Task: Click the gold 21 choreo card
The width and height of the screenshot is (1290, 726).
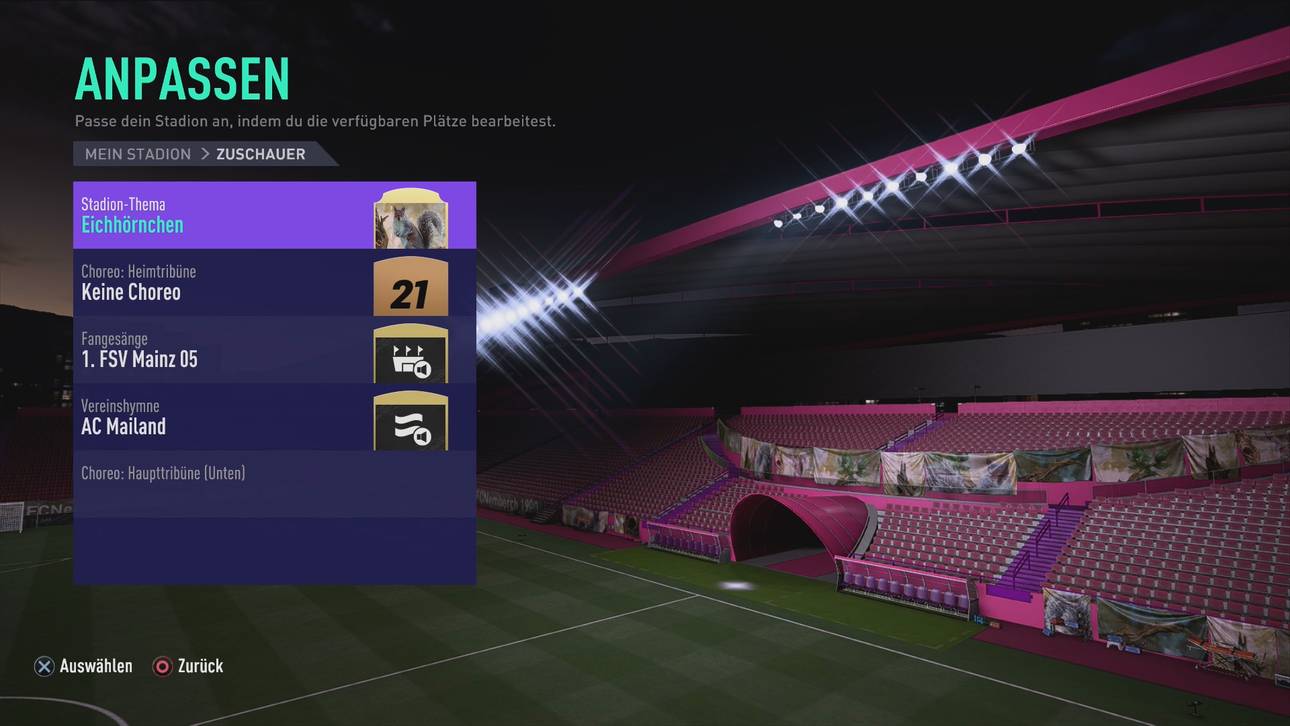Action: point(410,287)
